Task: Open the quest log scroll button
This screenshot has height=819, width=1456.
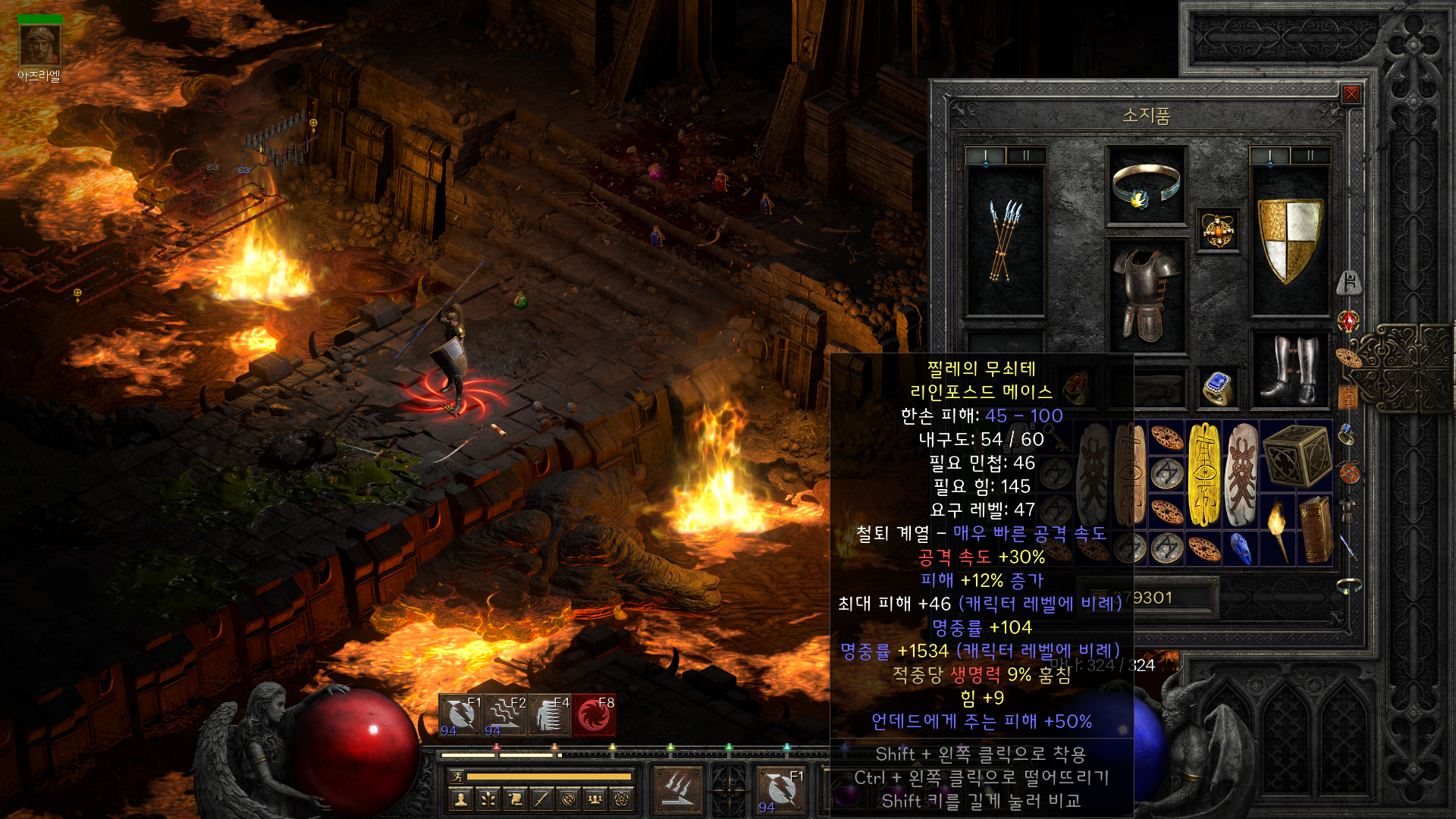Action: 515,799
